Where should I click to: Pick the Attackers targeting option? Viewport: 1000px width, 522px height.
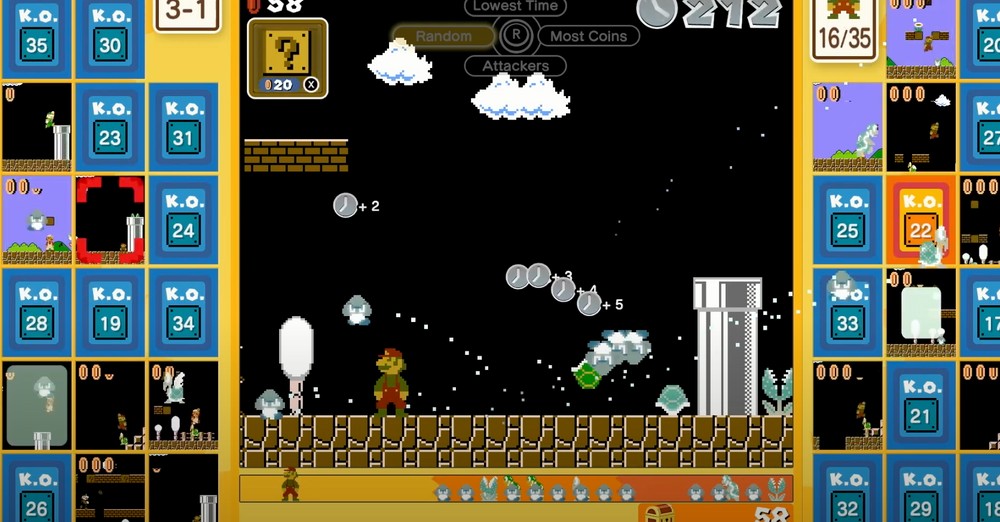(515, 66)
